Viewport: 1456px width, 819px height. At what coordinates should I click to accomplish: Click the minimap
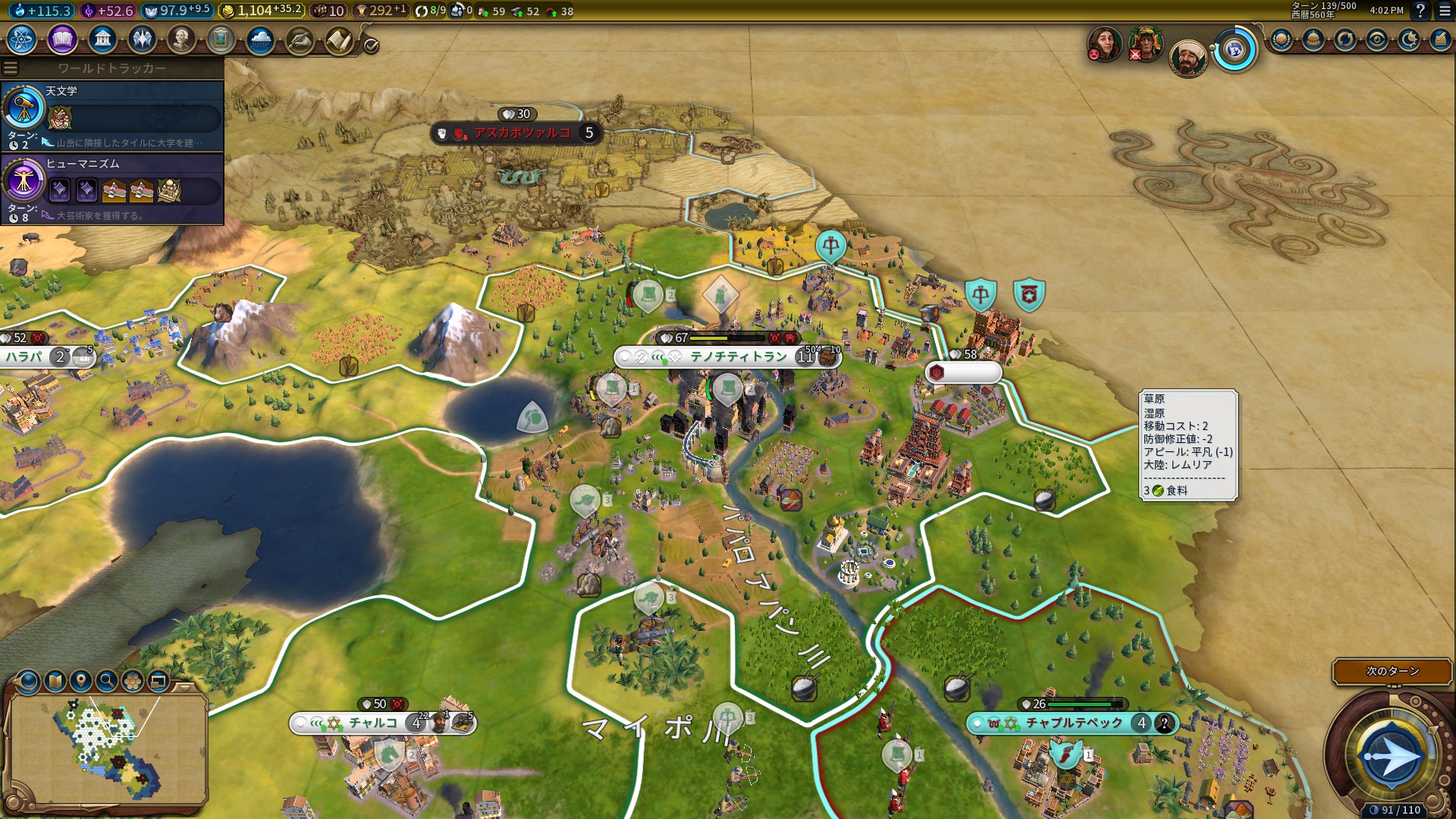pyautogui.click(x=106, y=747)
